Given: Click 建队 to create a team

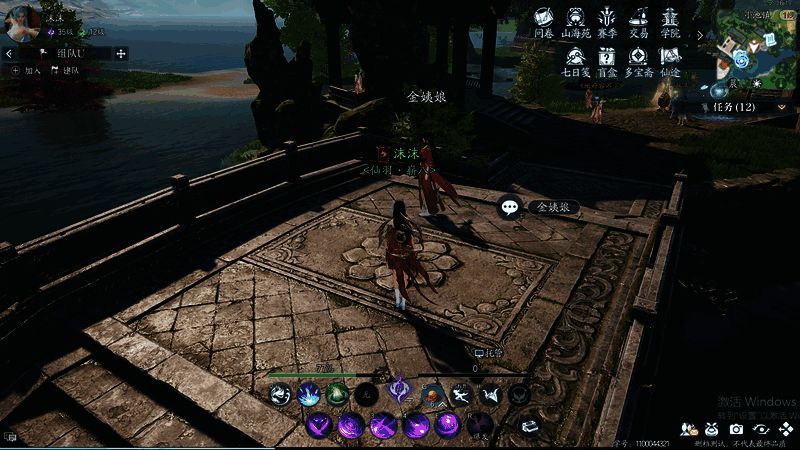Looking at the screenshot, I should [x=66, y=71].
